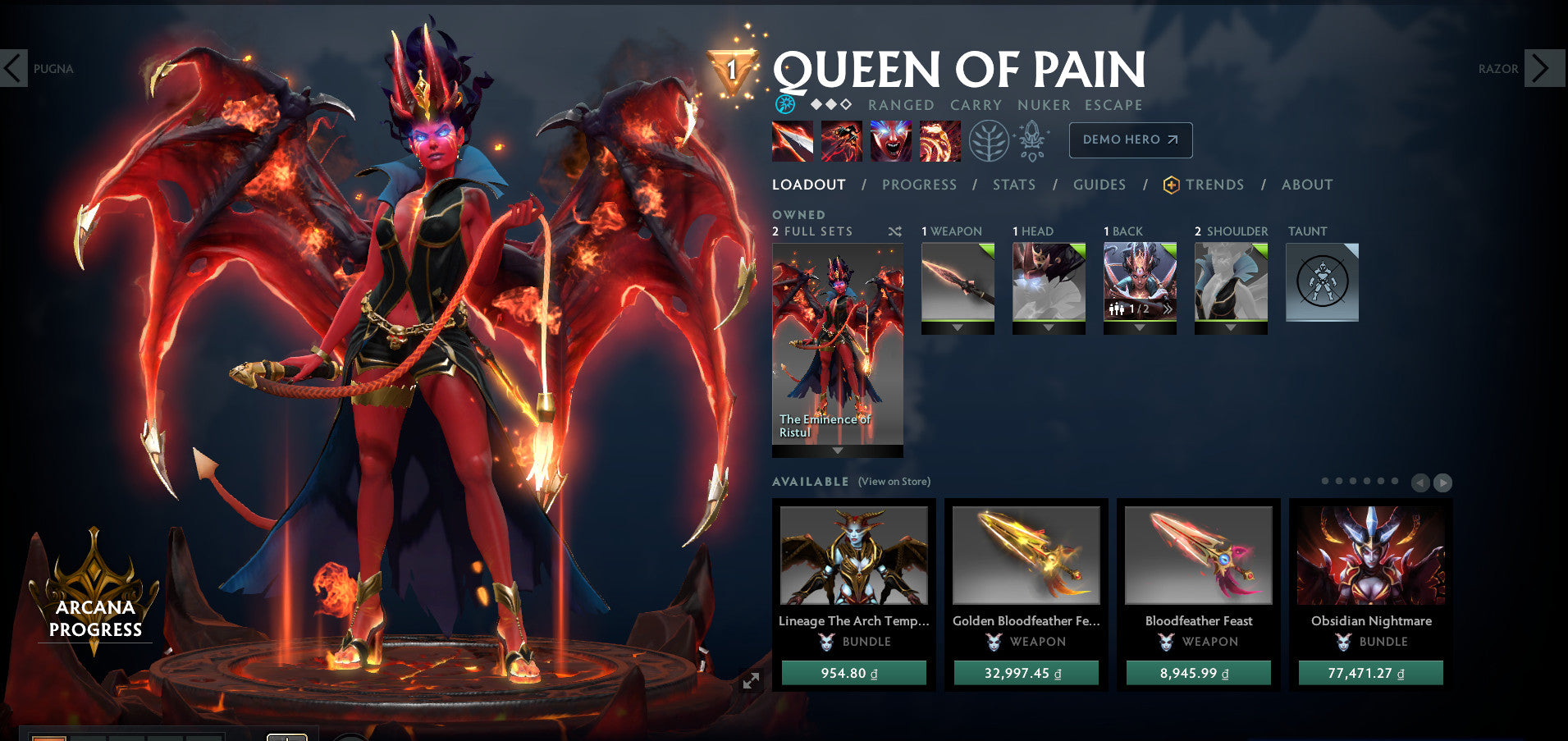Open the Blink ability icon
The width and height of the screenshot is (1568, 741).
pyautogui.click(x=841, y=140)
